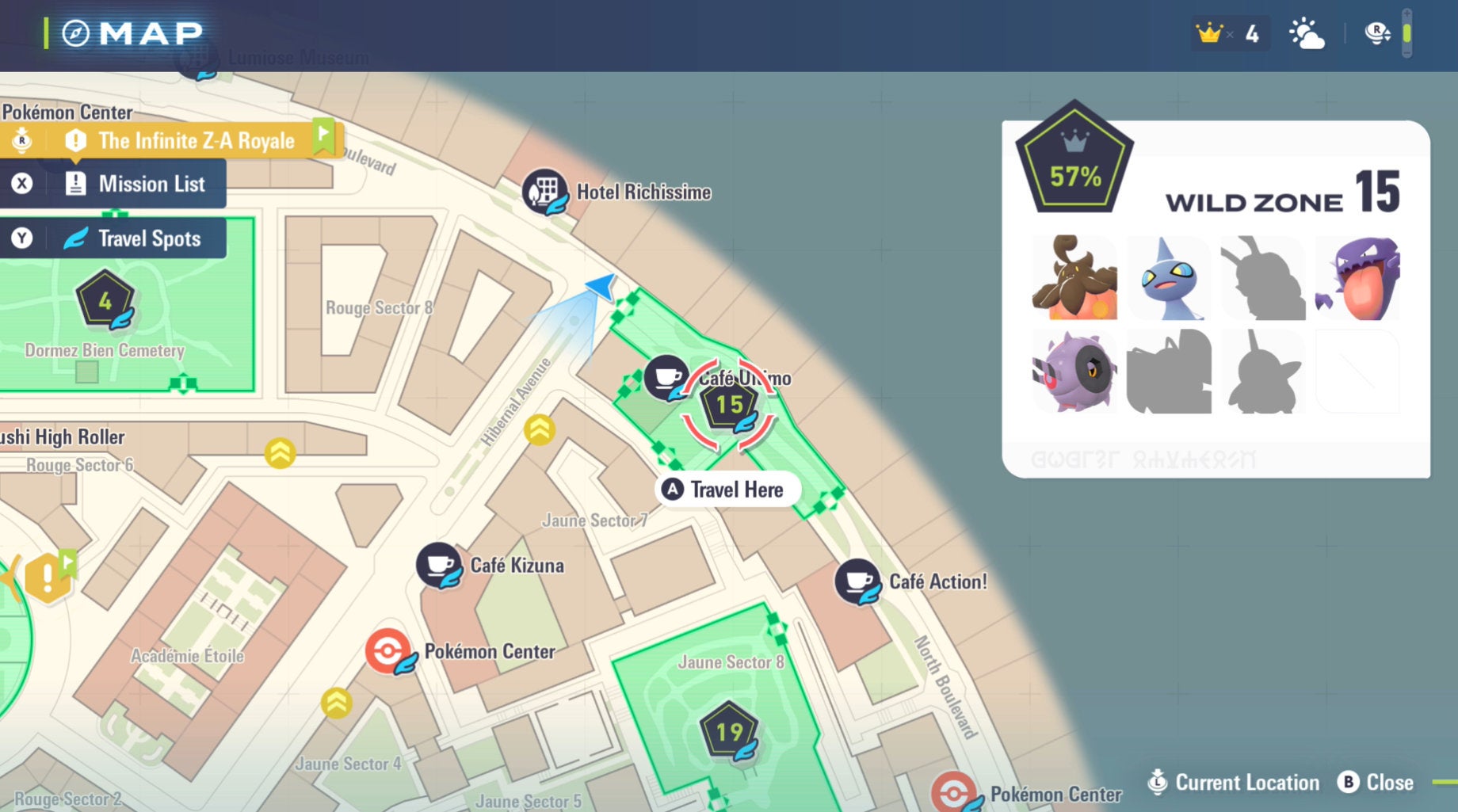Click Close to exit the map
This screenshot has height=812, width=1458.
pyautogui.click(x=1376, y=782)
